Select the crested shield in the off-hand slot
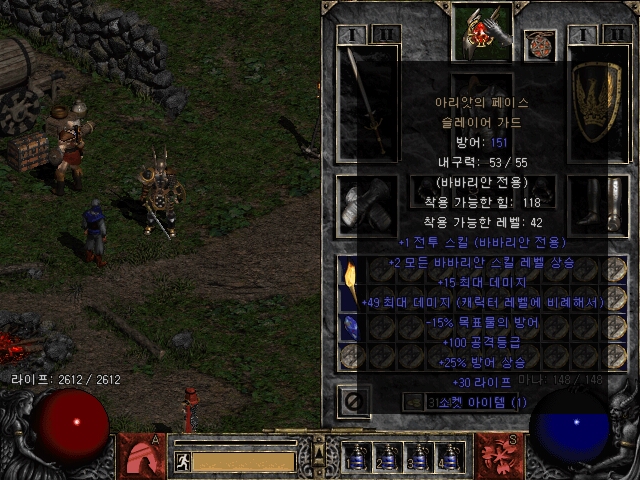The image size is (640, 480). coord(598,100)
